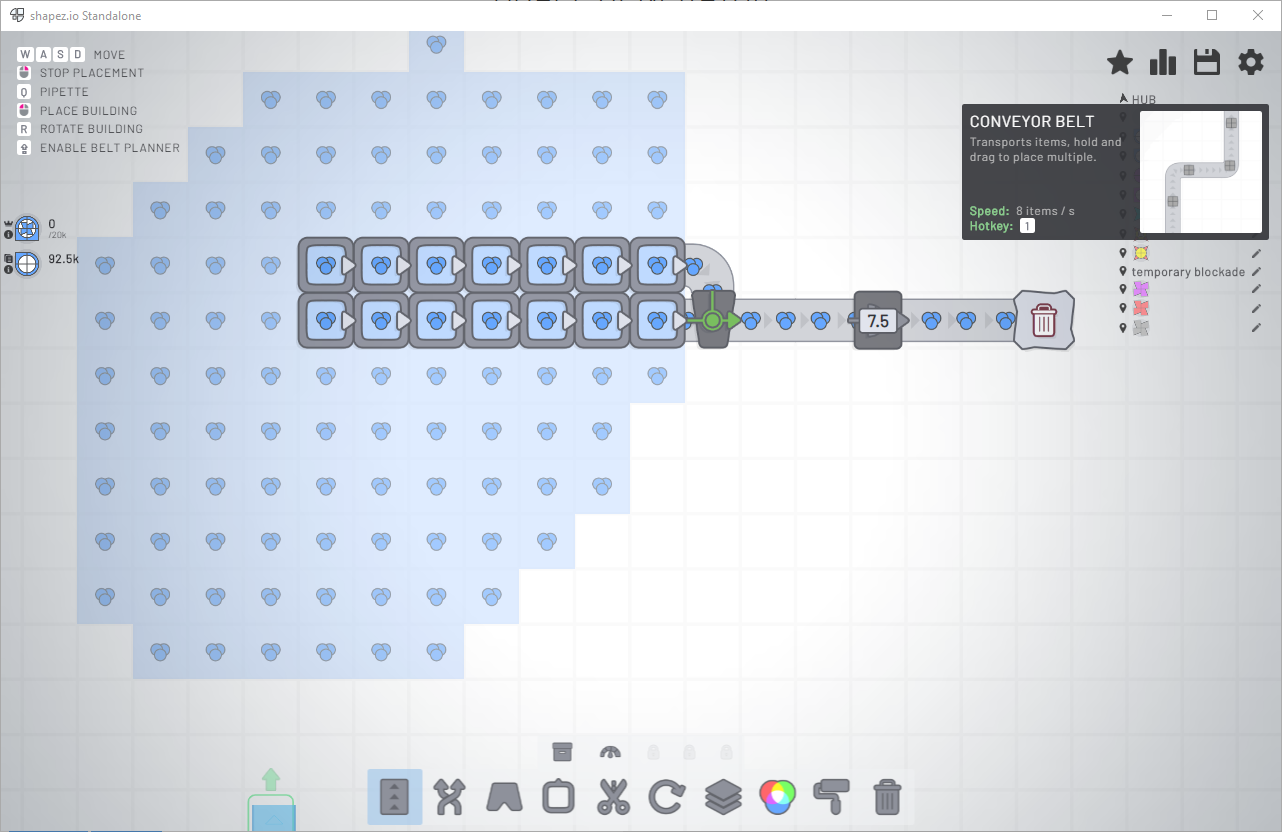The height and width of the screenshot is (832, 1282).
Task: Select the Storage building above the toolbar
Action: click(561, 750)
